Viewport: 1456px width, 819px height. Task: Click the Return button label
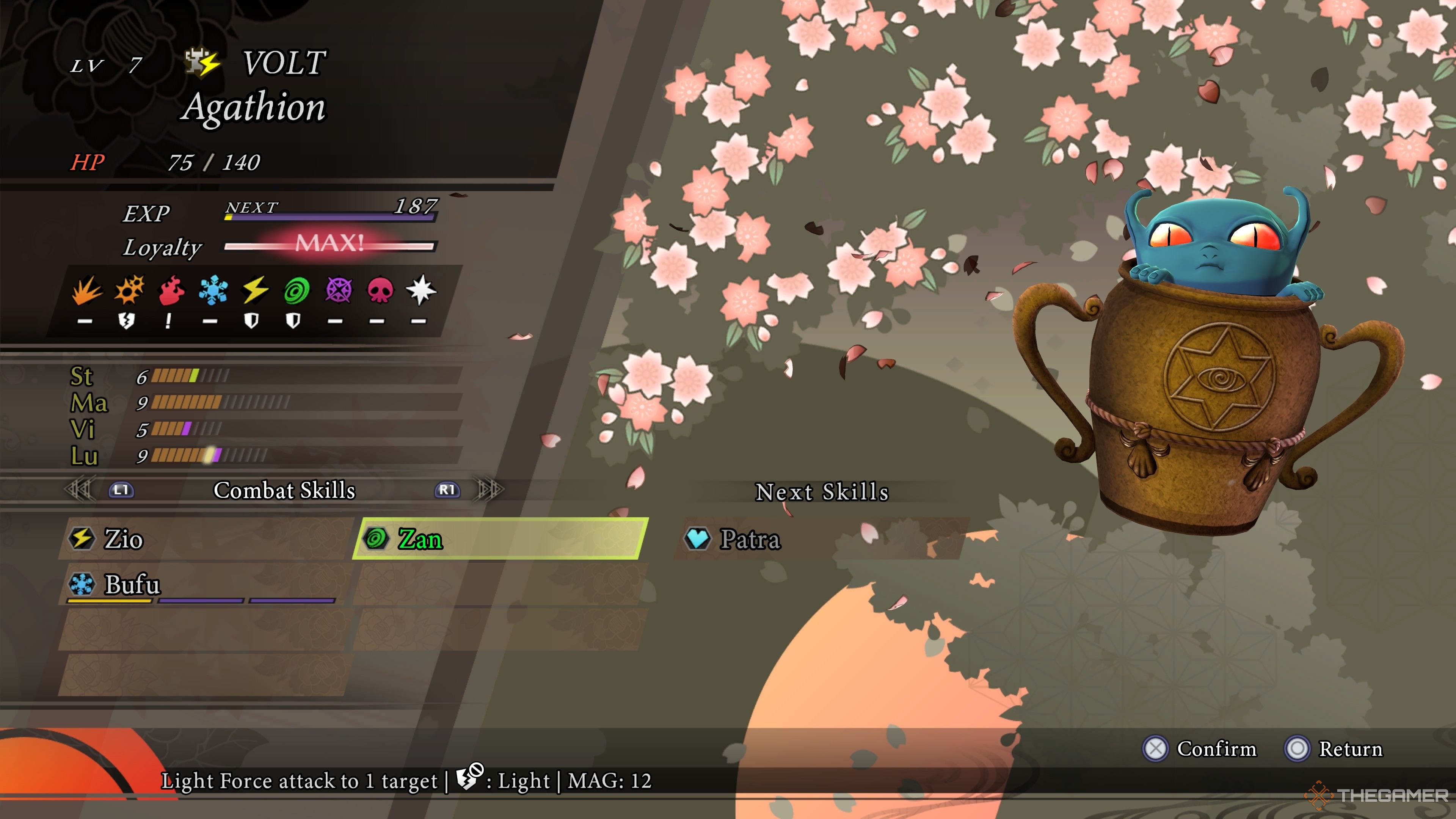1350,749
